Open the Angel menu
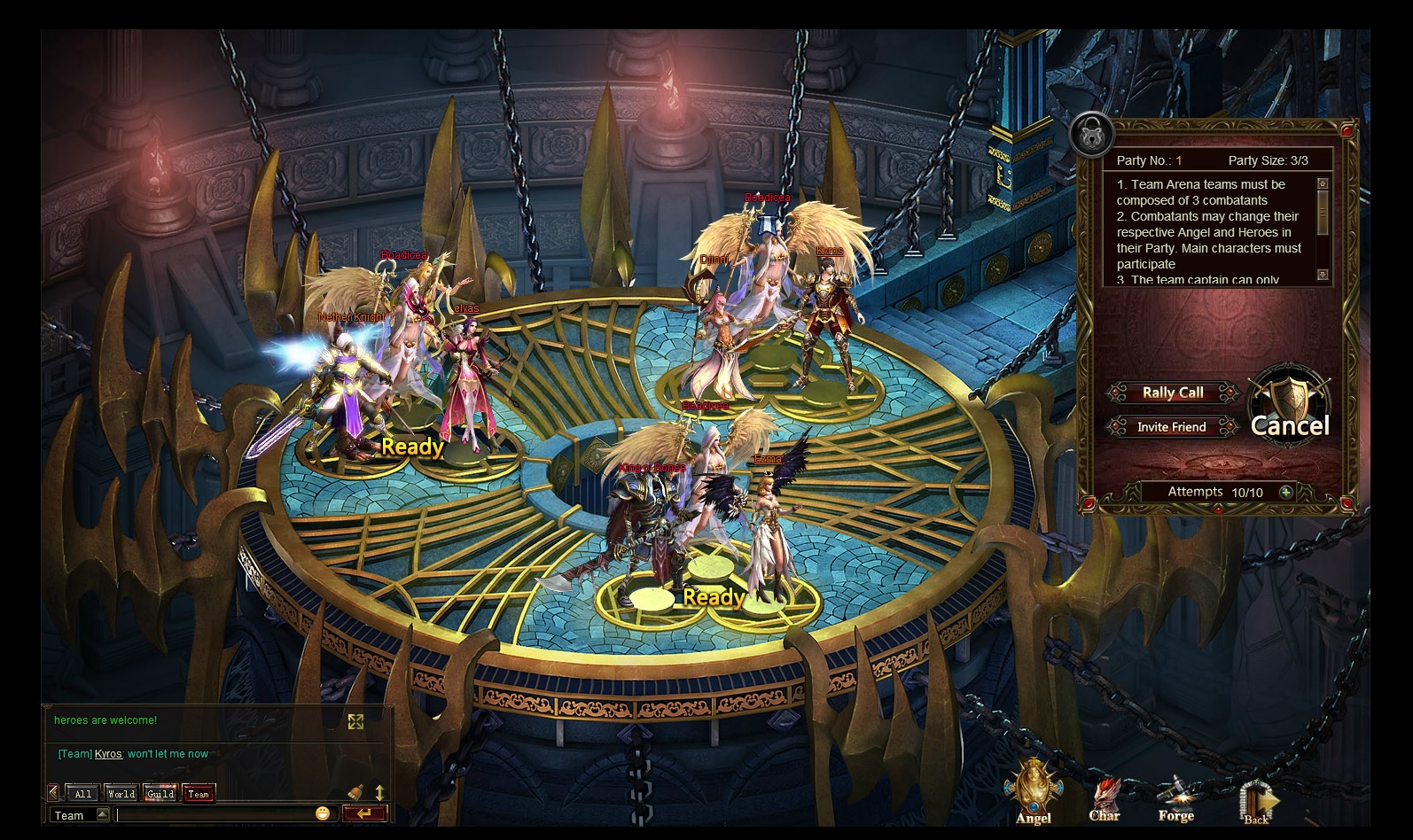Image resolution: width=1413 pixels, height=840 pixels. click(1034, 793)
